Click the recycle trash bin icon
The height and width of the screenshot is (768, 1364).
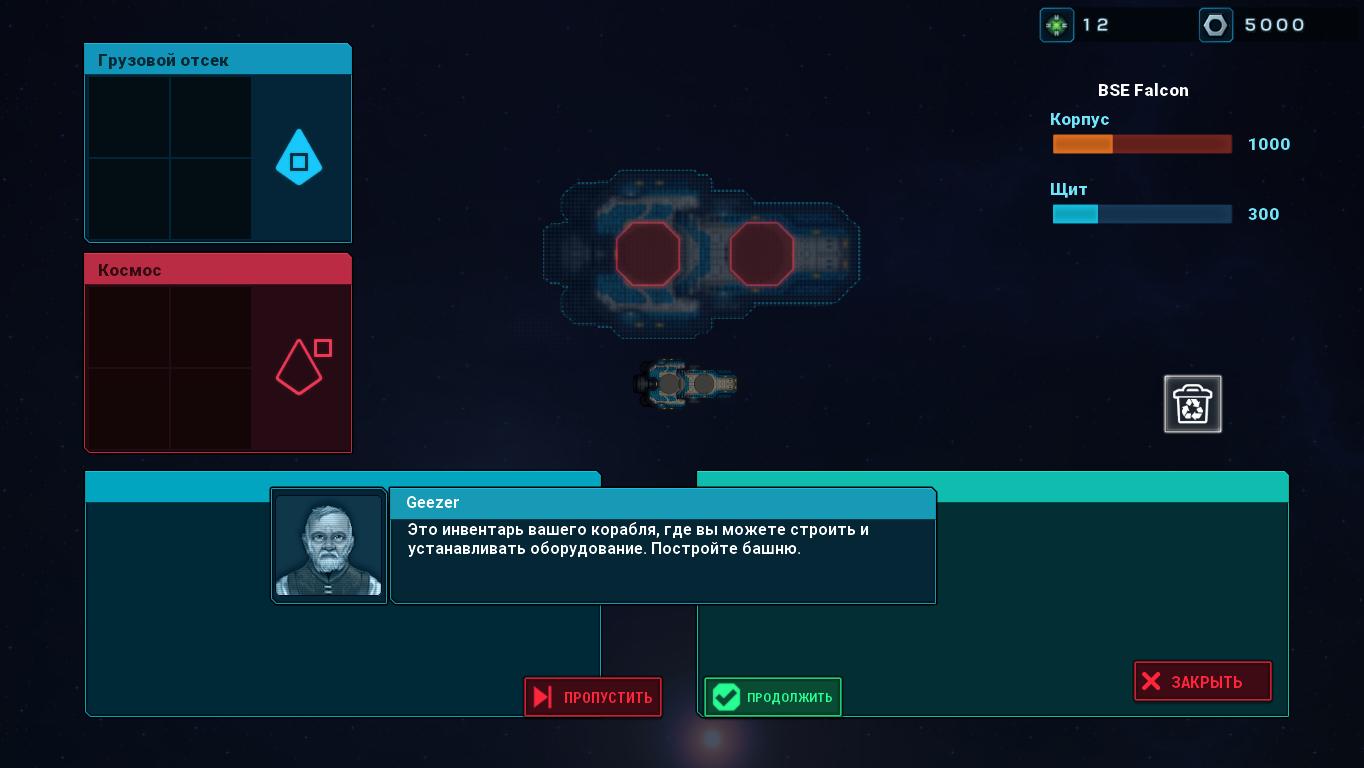click(x=1193, y=404)
